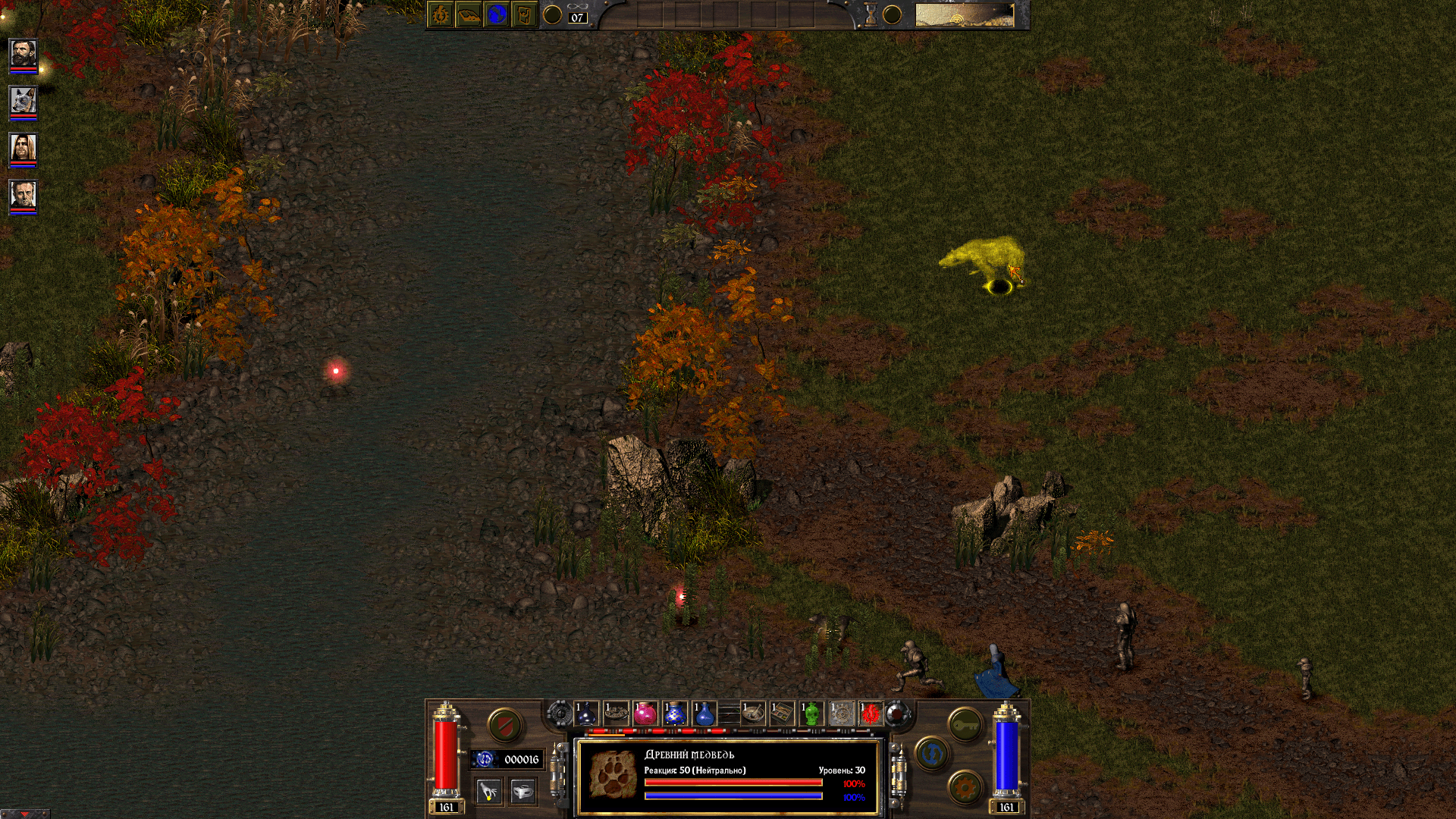Click the red health vial

coord(445,753)
